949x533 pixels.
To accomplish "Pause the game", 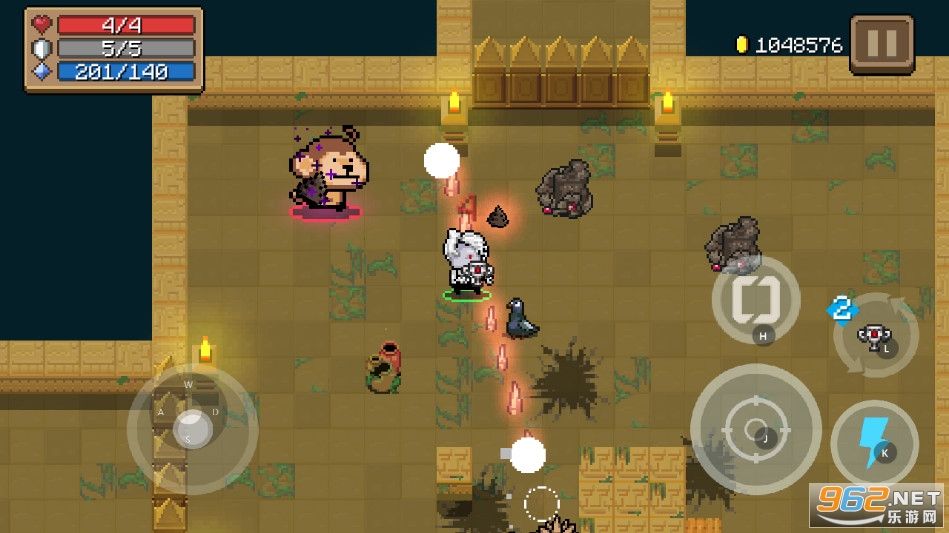I will pyautogui.click(x=881, y=44).
